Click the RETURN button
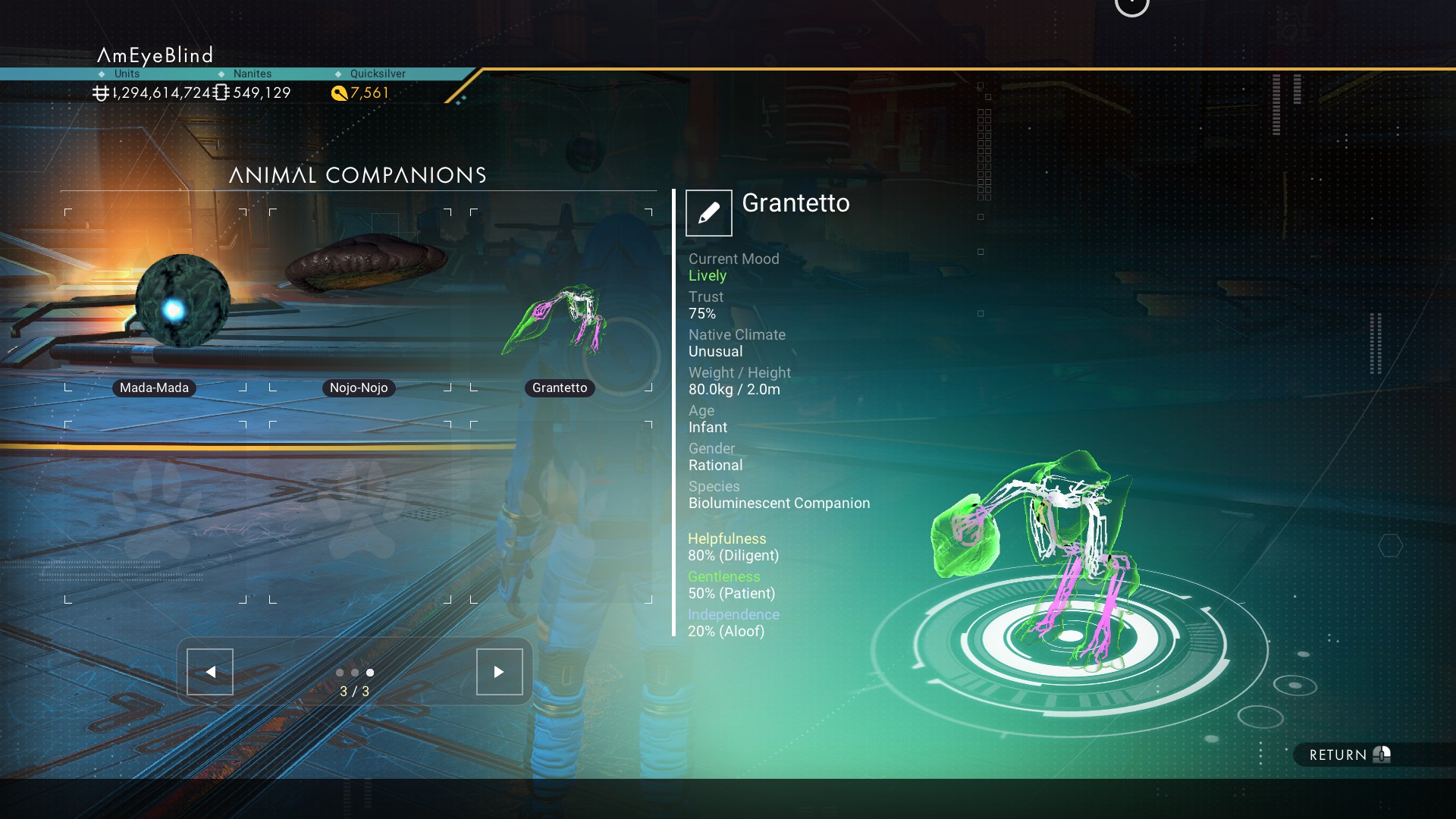The height and width of the screenshot is (819, 1456). (1348, 755)
